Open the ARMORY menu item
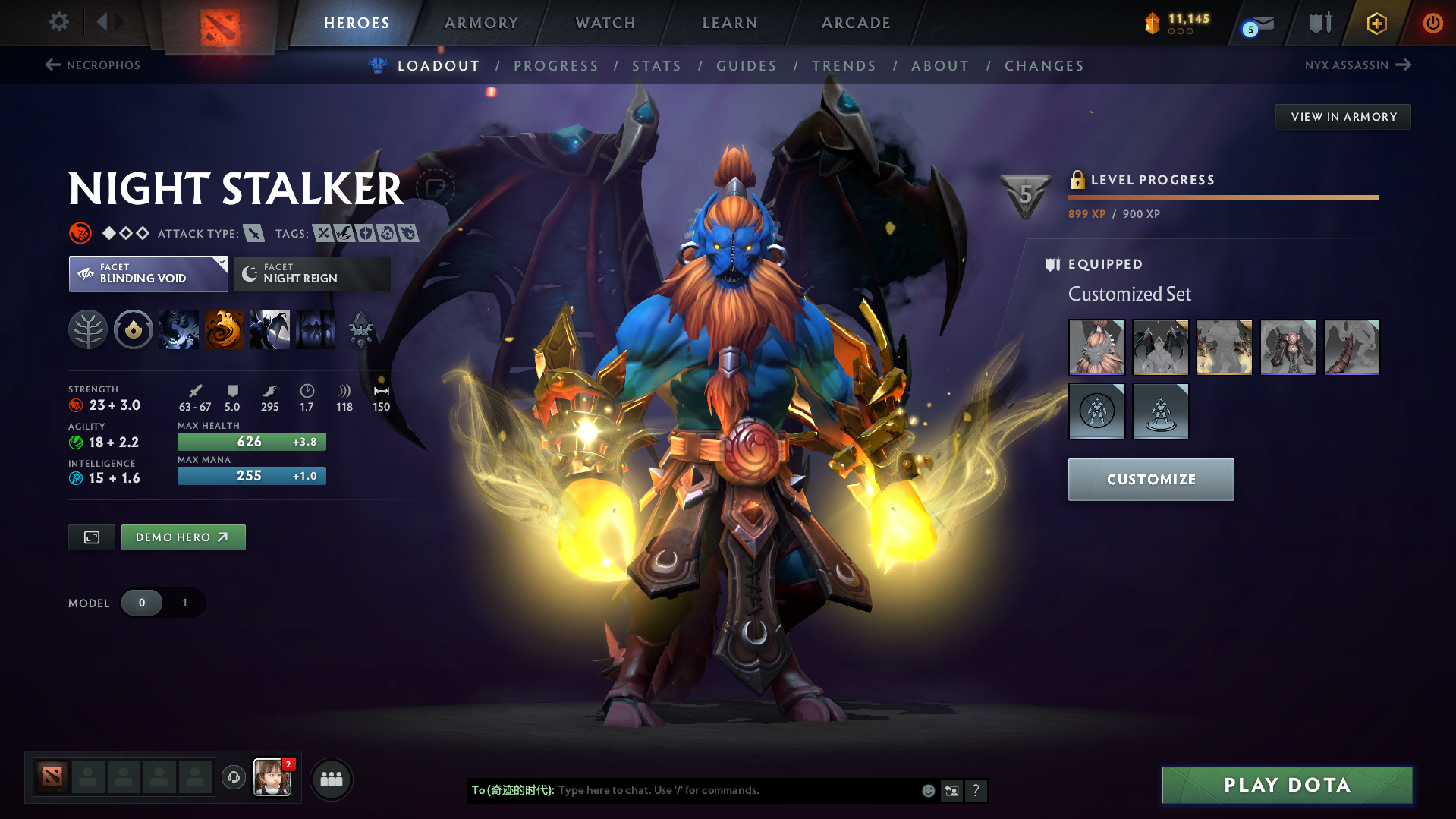Screen dimensions: 1456x819 pos(481,23)
